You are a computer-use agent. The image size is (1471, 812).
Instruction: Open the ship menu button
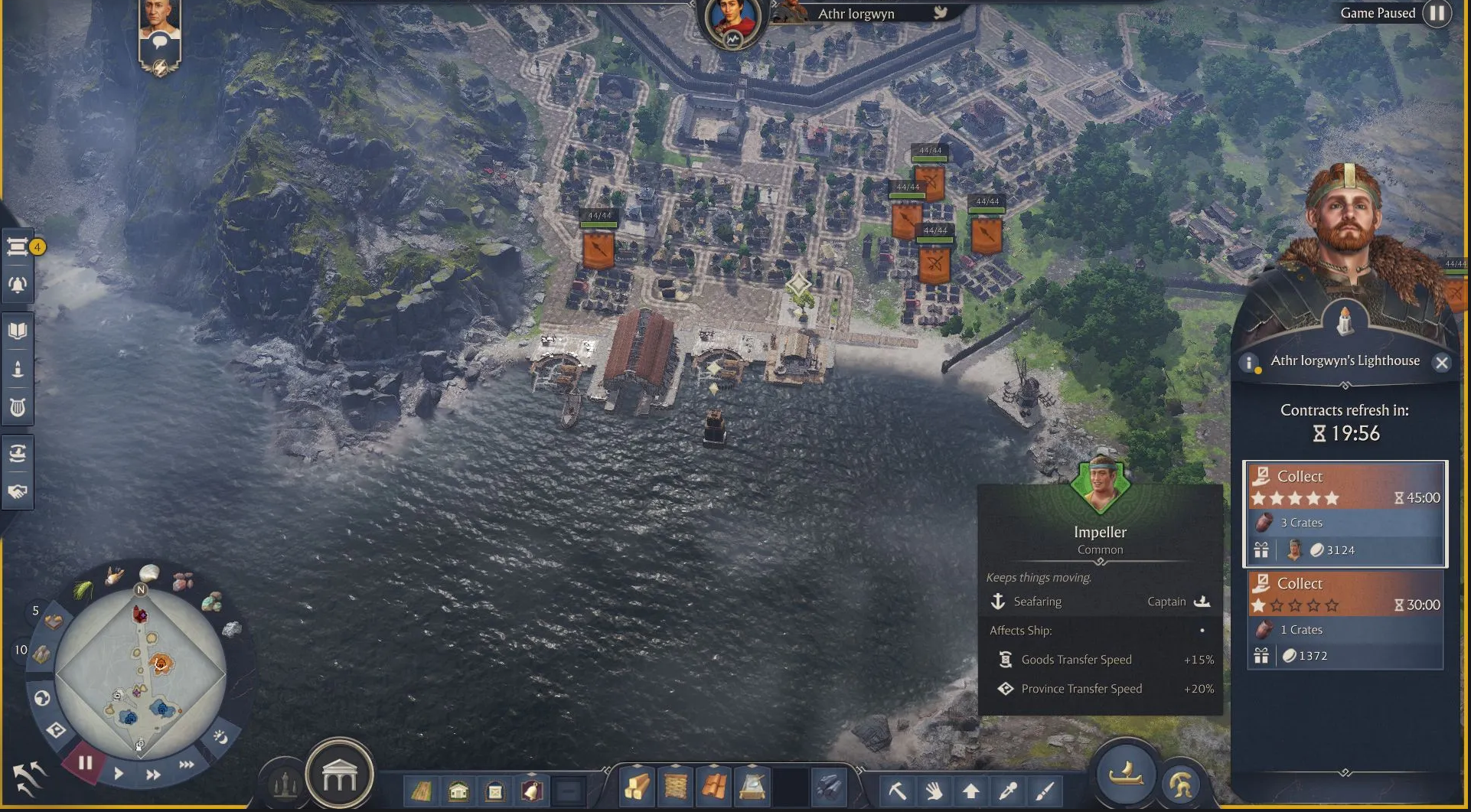tap(1125, 774)
